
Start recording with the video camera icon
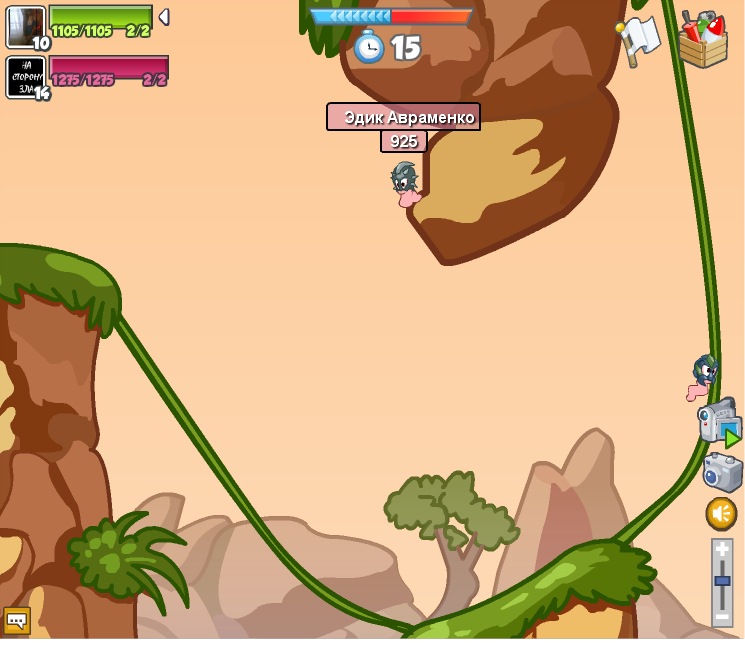718,421
